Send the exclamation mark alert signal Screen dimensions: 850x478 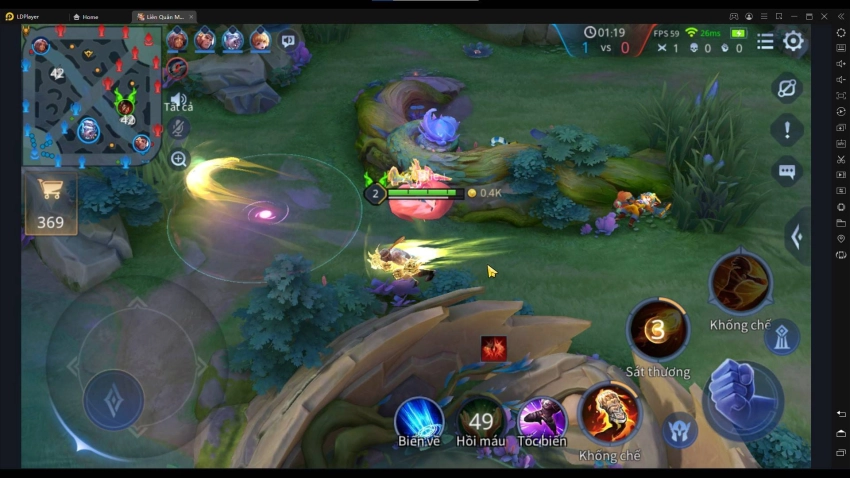click(x=787, y=129)
